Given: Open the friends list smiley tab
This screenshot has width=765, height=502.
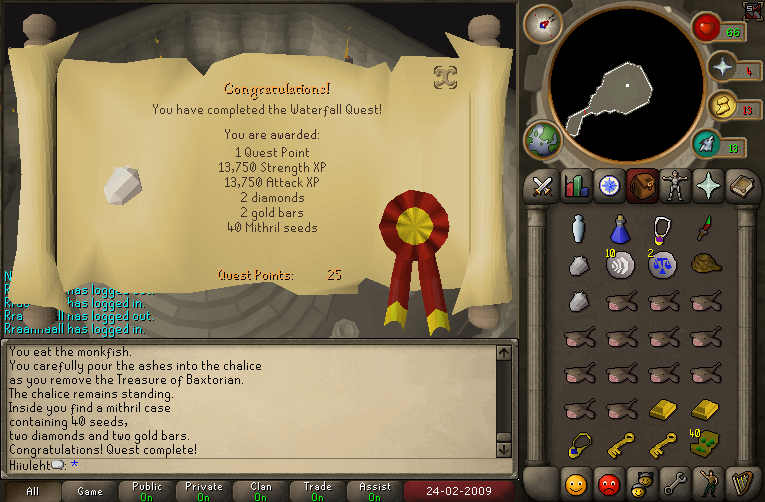Looking at the screenshot, I should [575, 485].
